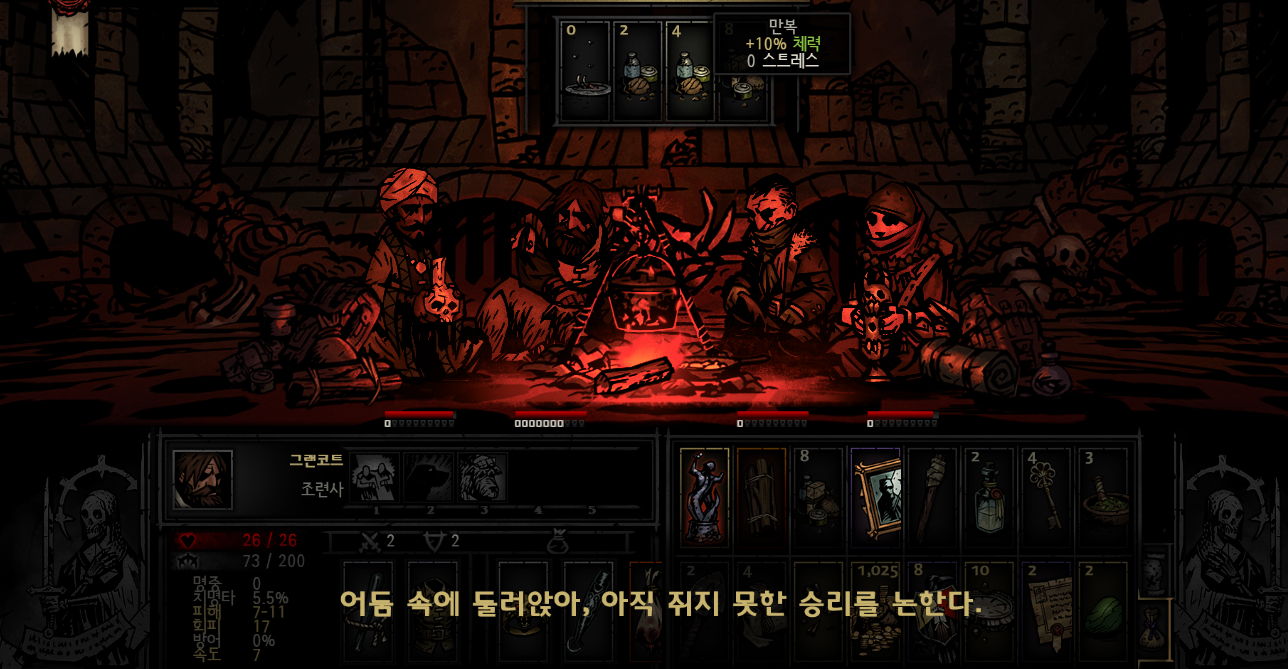Pick the 4-food meal option
The height and width of the screenshot is (669, 1288).
(690, 72)
